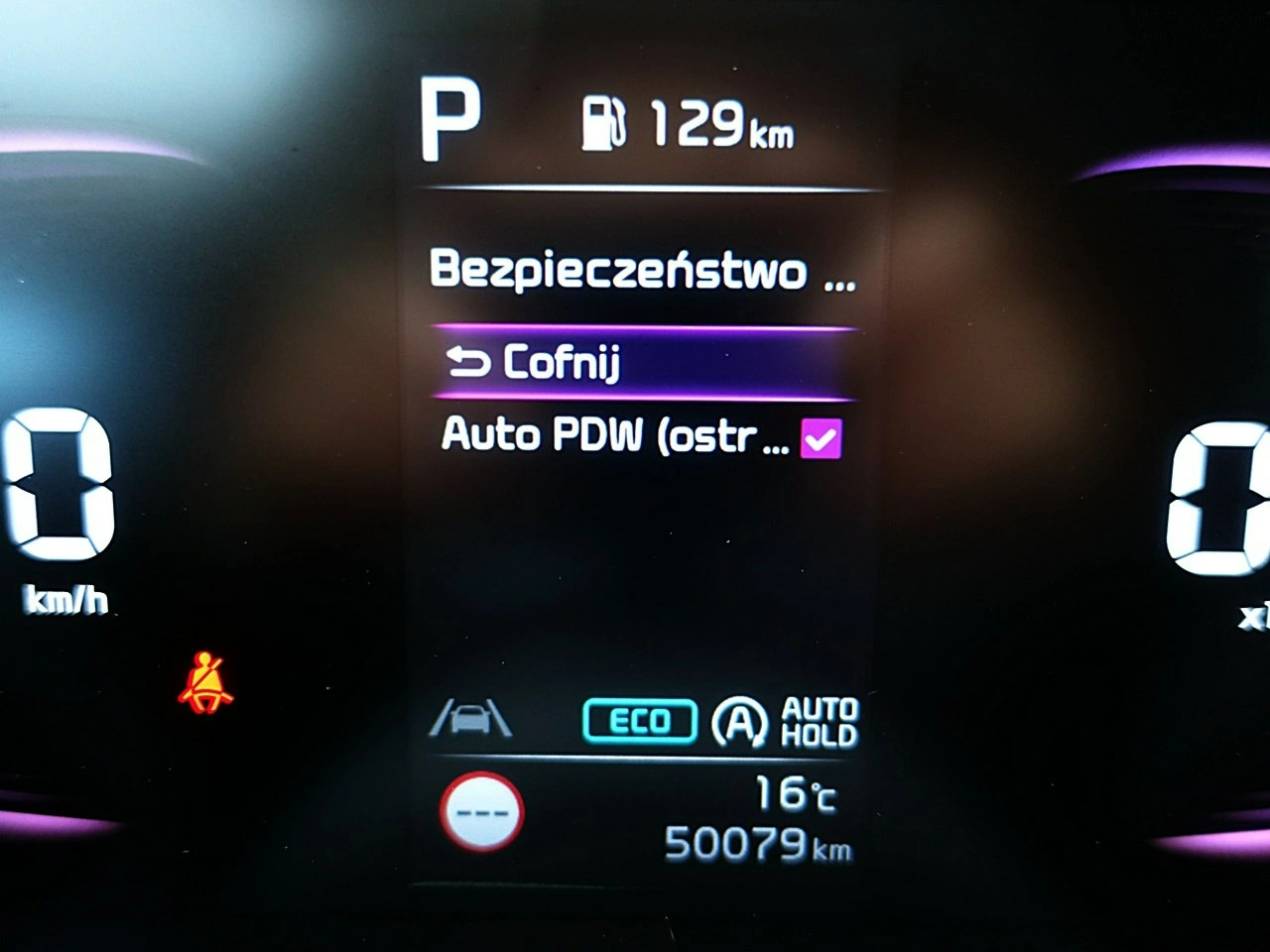This screenshot has width=1270, height=952.
Task: Toggle the Auto PDW checkbox
Action: 821,438
